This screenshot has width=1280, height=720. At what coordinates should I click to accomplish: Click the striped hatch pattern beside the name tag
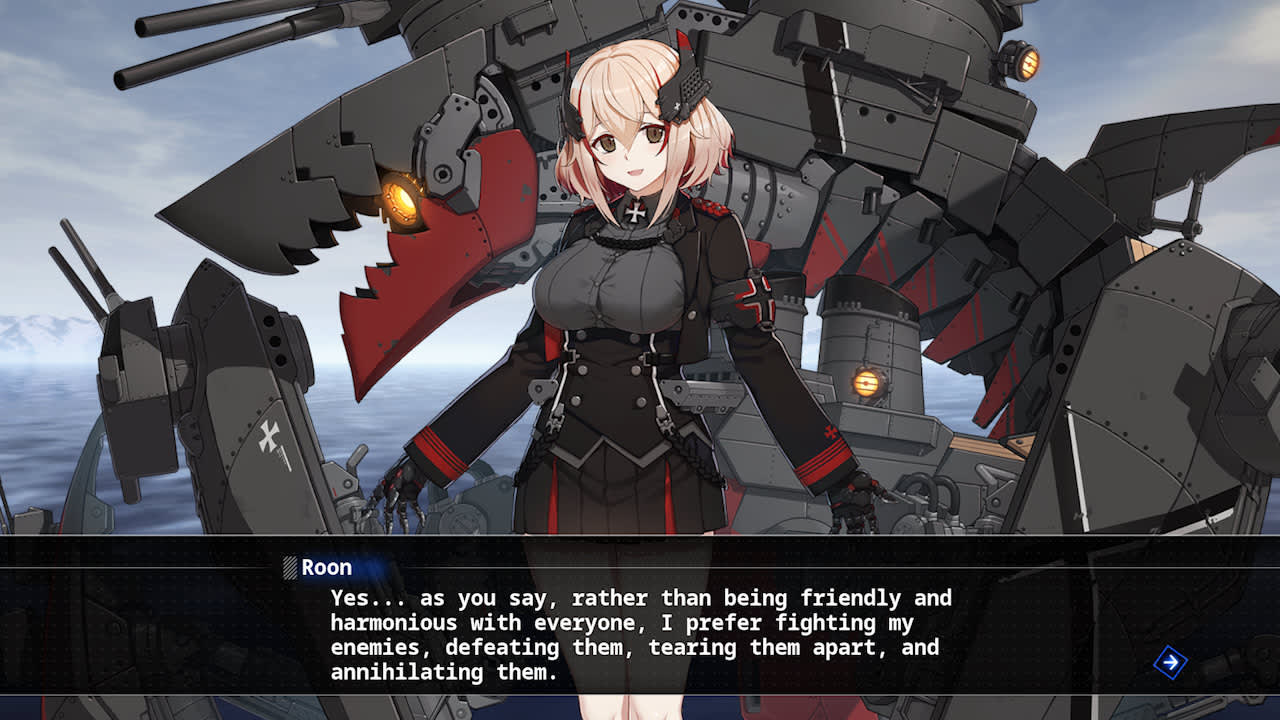291,567
